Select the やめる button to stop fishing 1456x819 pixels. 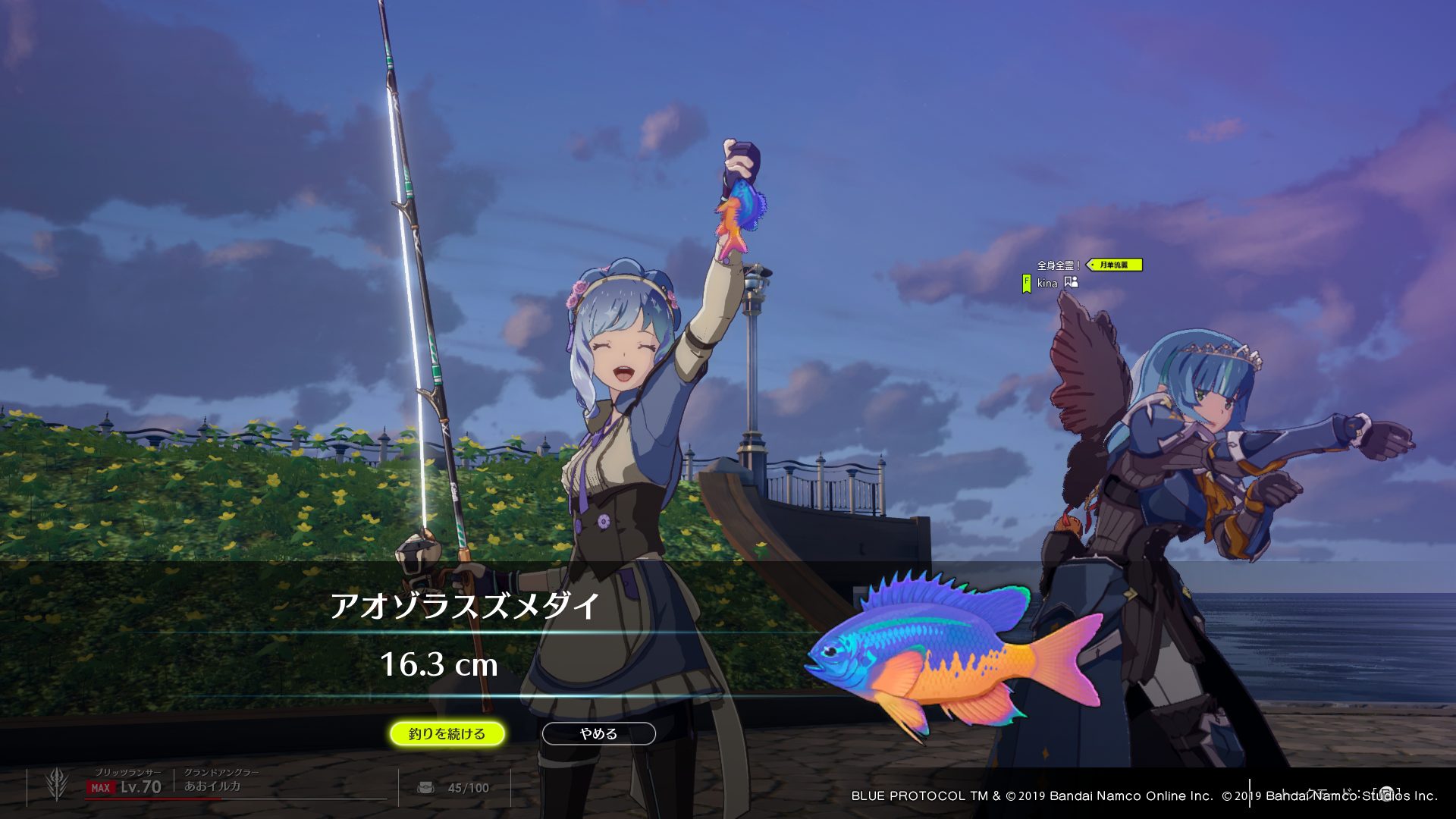point(598,733)
